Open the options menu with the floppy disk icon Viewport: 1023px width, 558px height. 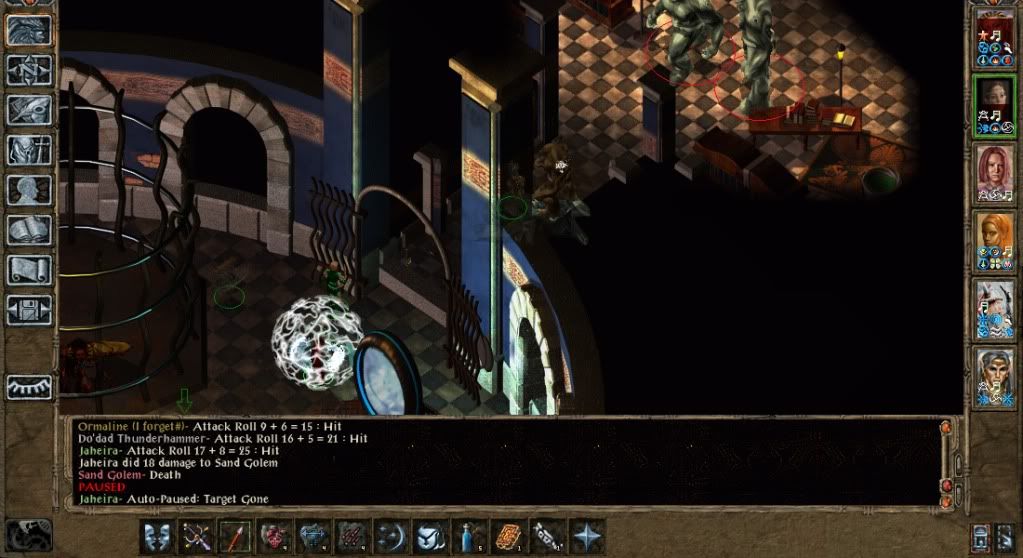(x=29, y=310)
